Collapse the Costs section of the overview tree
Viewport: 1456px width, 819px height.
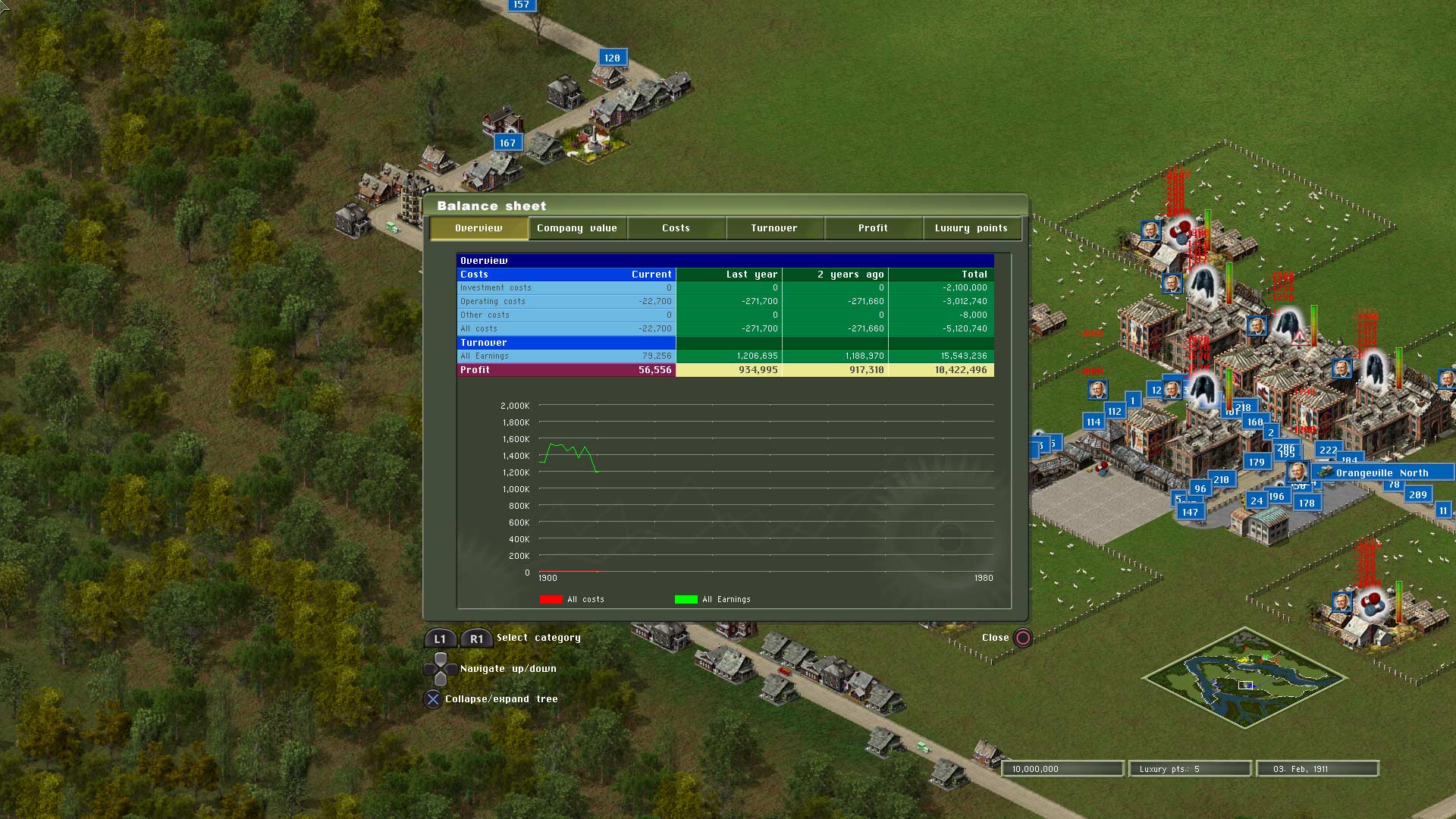click(x=474, y=274)
